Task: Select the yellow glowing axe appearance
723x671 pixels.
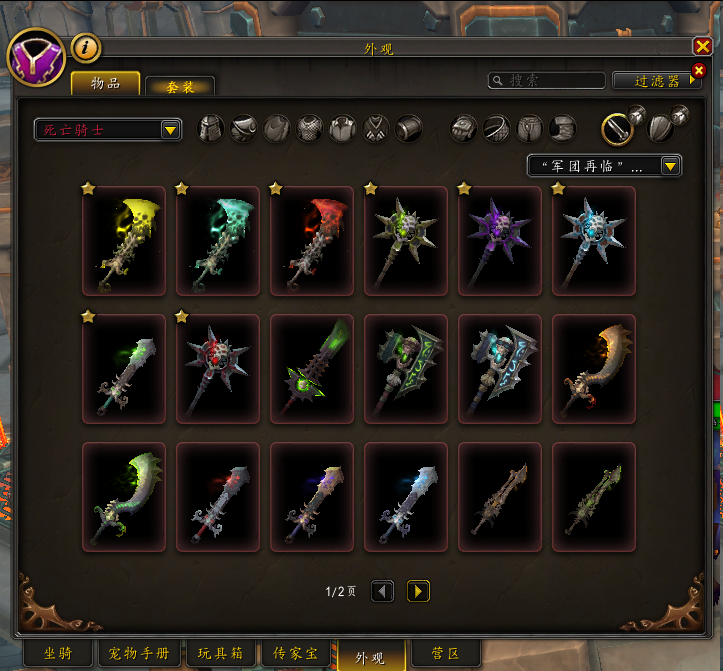Action: [124, 241]
